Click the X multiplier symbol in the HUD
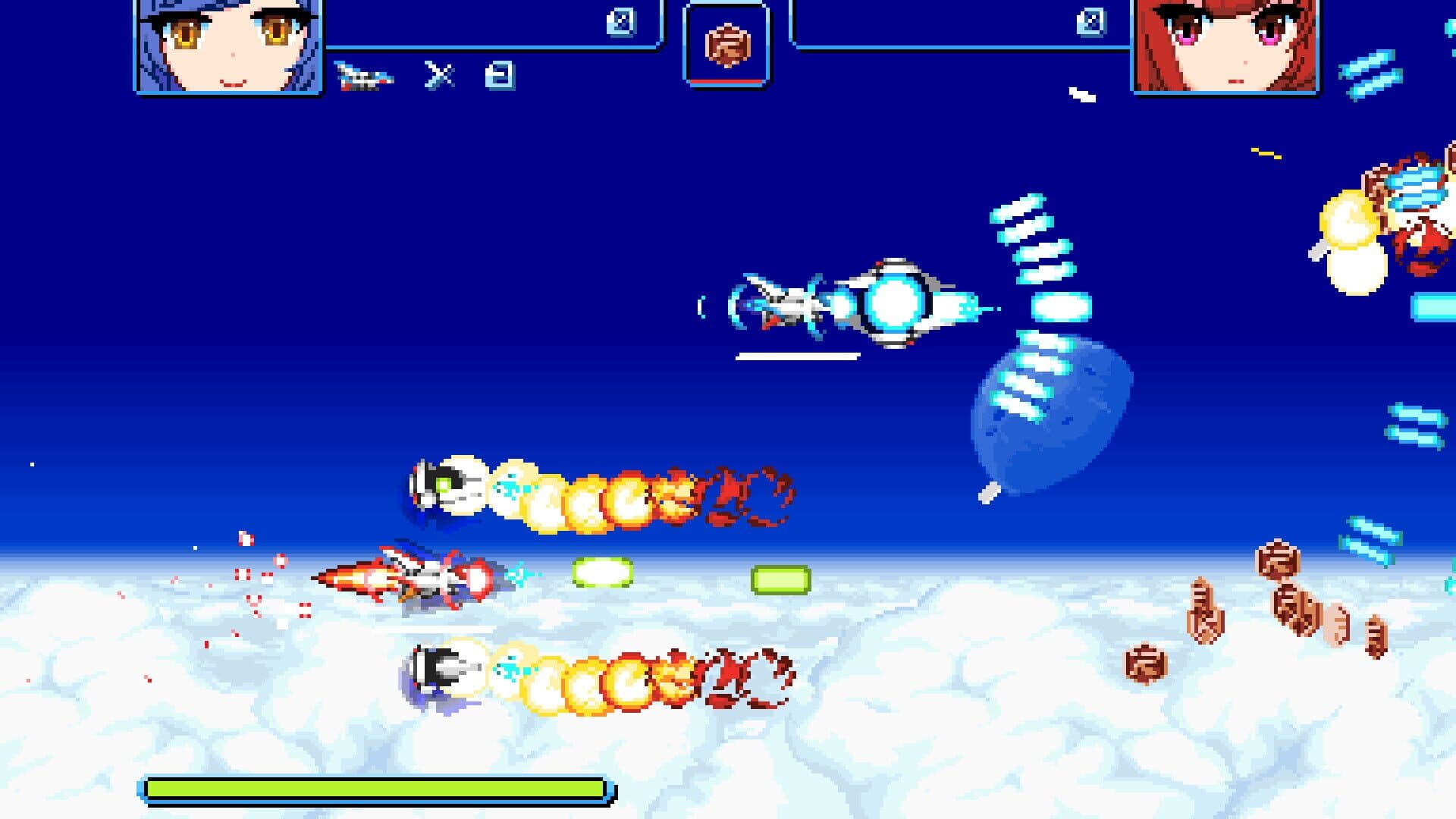The width and height of the screenshot is (1456, 819). [440, 76]
